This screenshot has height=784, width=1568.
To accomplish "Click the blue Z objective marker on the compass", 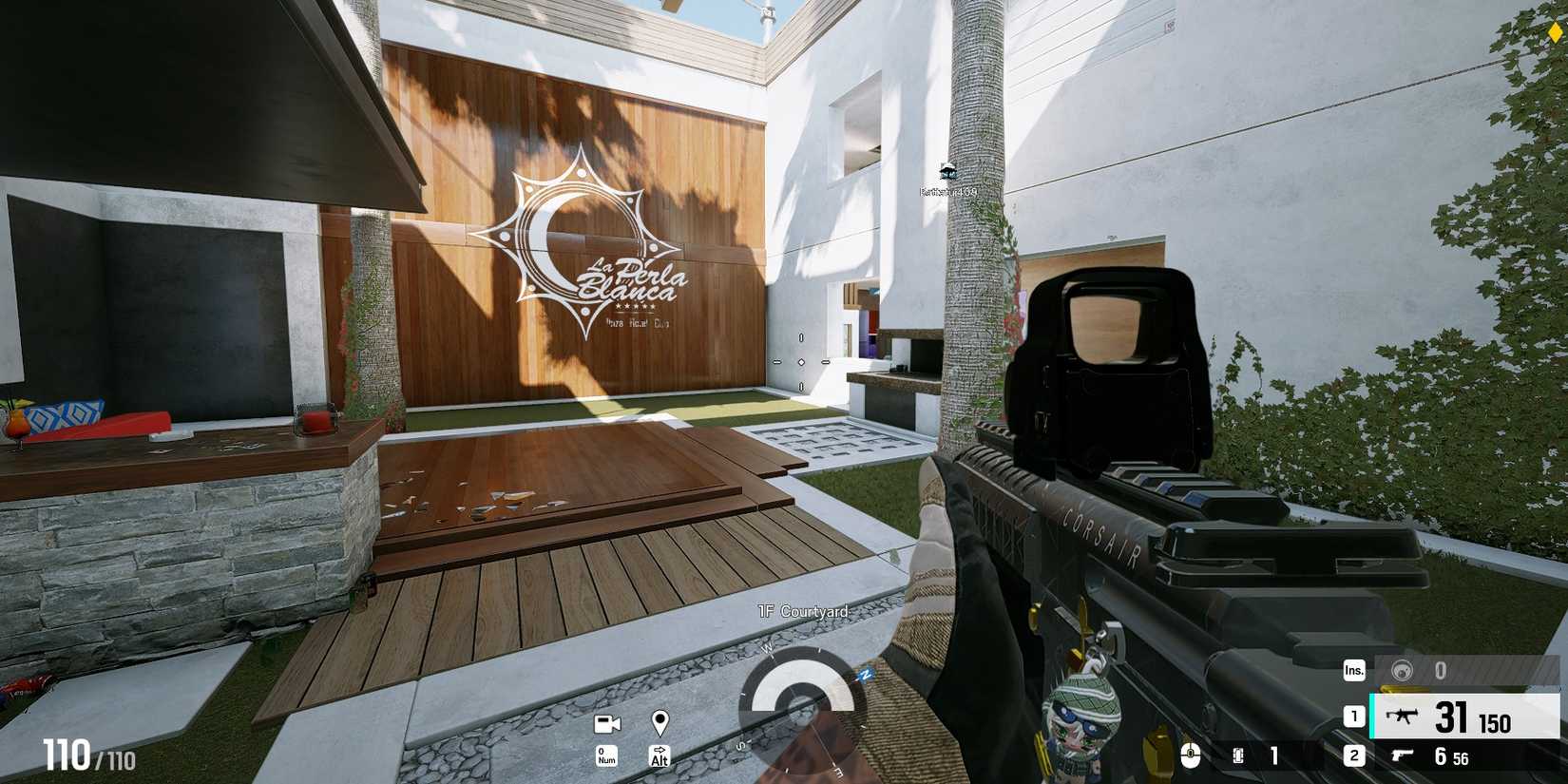I will (865, 676).
